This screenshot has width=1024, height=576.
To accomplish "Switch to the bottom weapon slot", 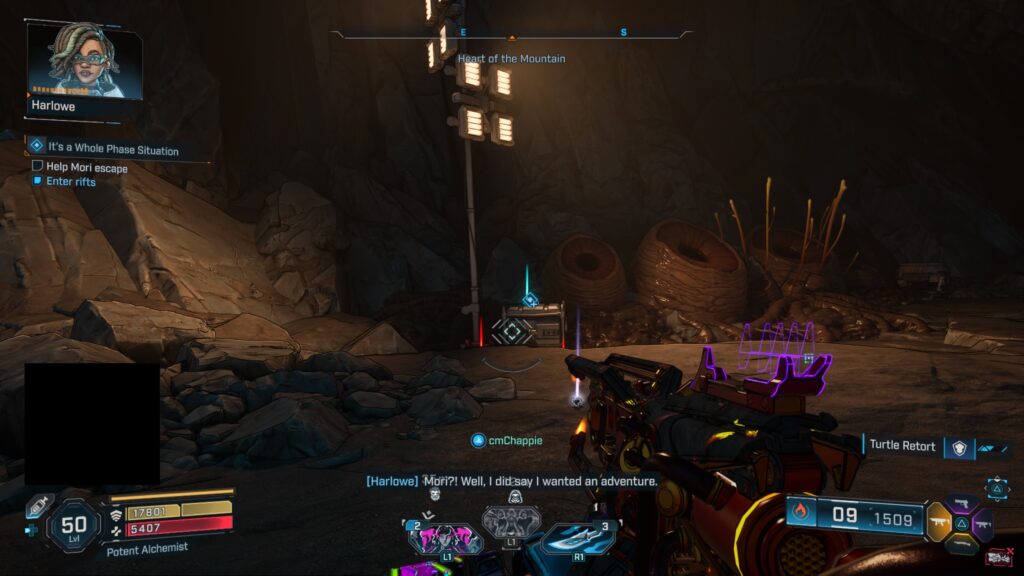I will pos(961,544).
